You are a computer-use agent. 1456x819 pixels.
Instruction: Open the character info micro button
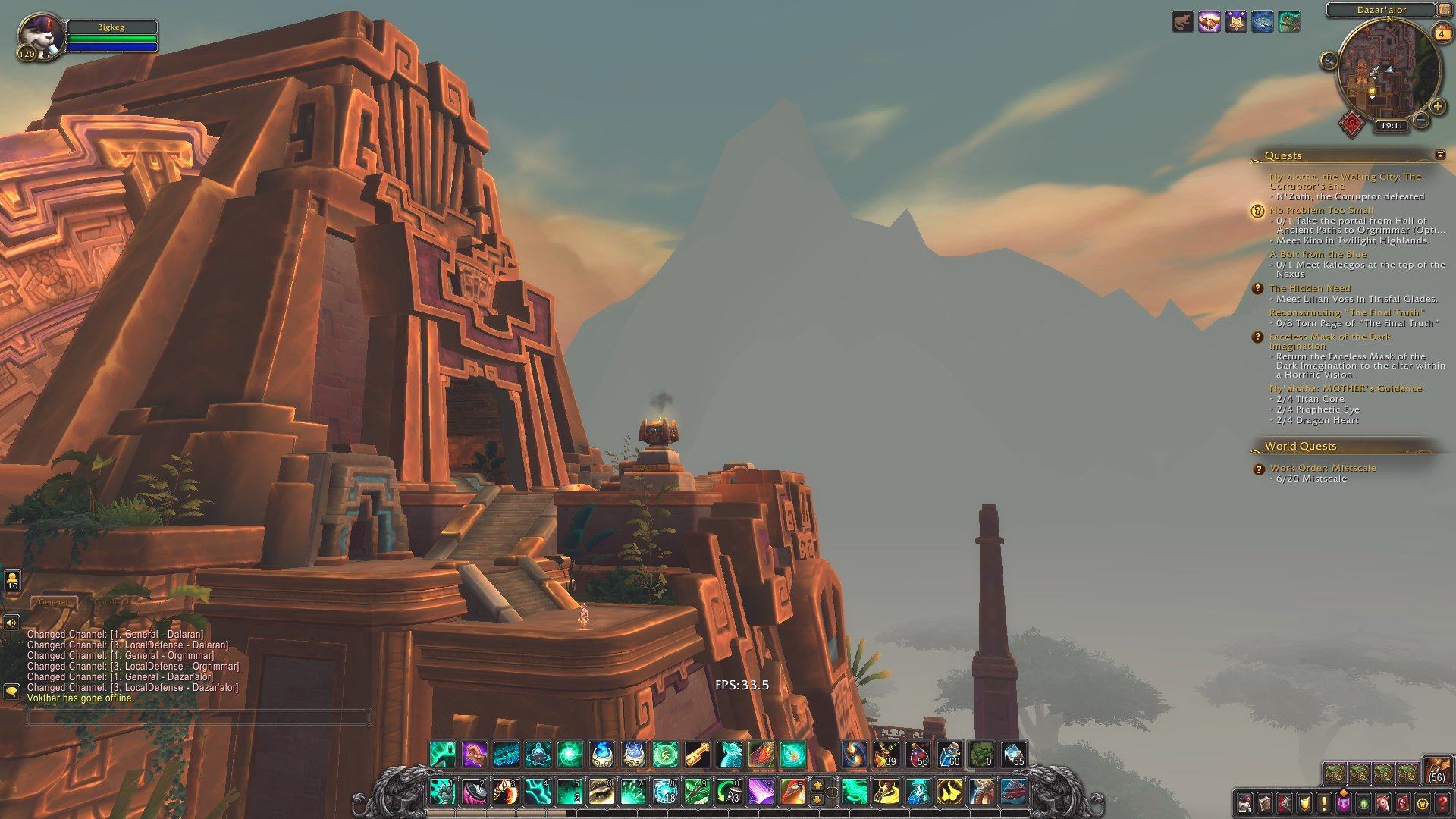1245,802
